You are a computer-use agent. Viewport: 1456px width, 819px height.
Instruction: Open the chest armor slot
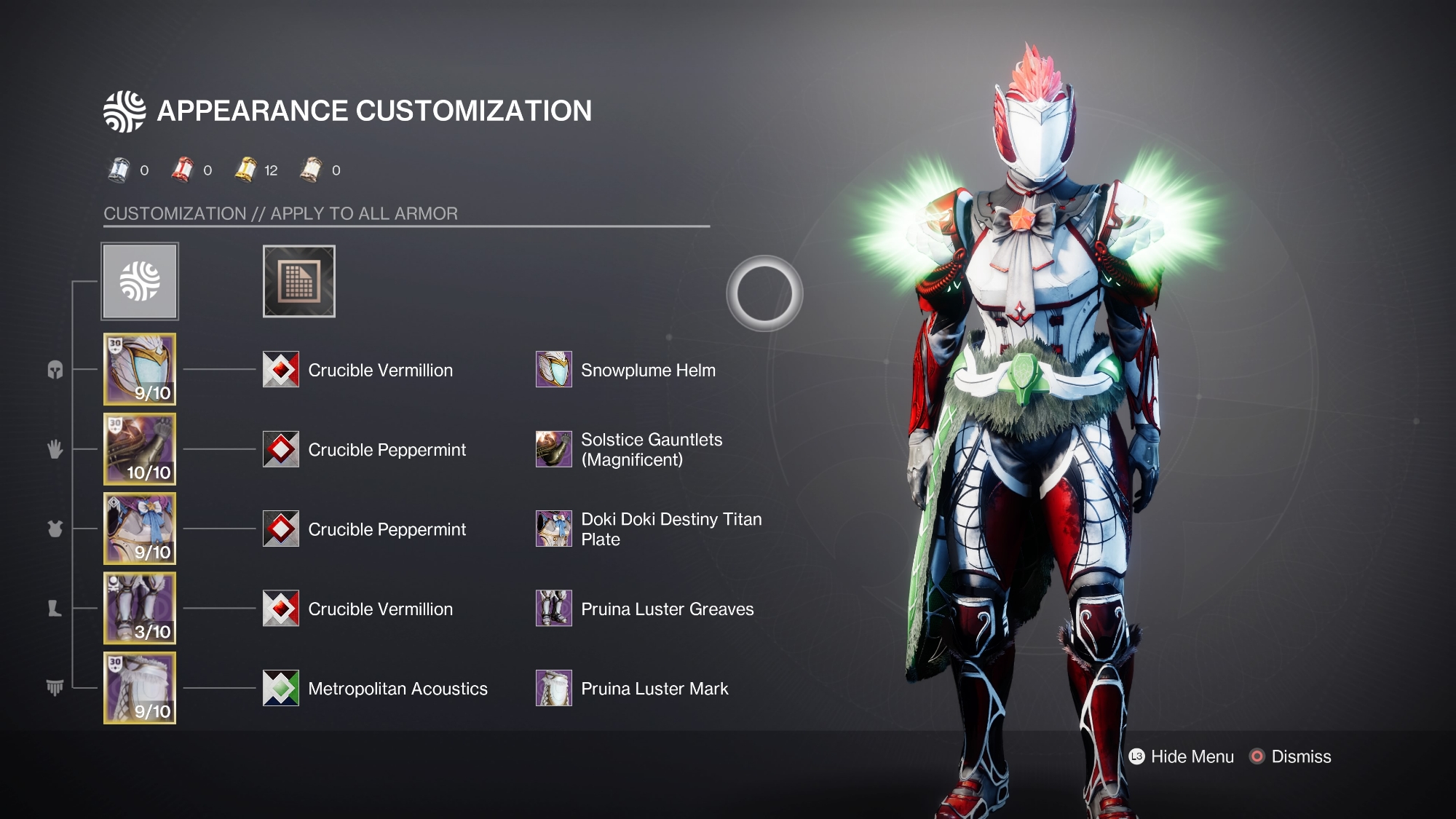click(x=140, y=529)
